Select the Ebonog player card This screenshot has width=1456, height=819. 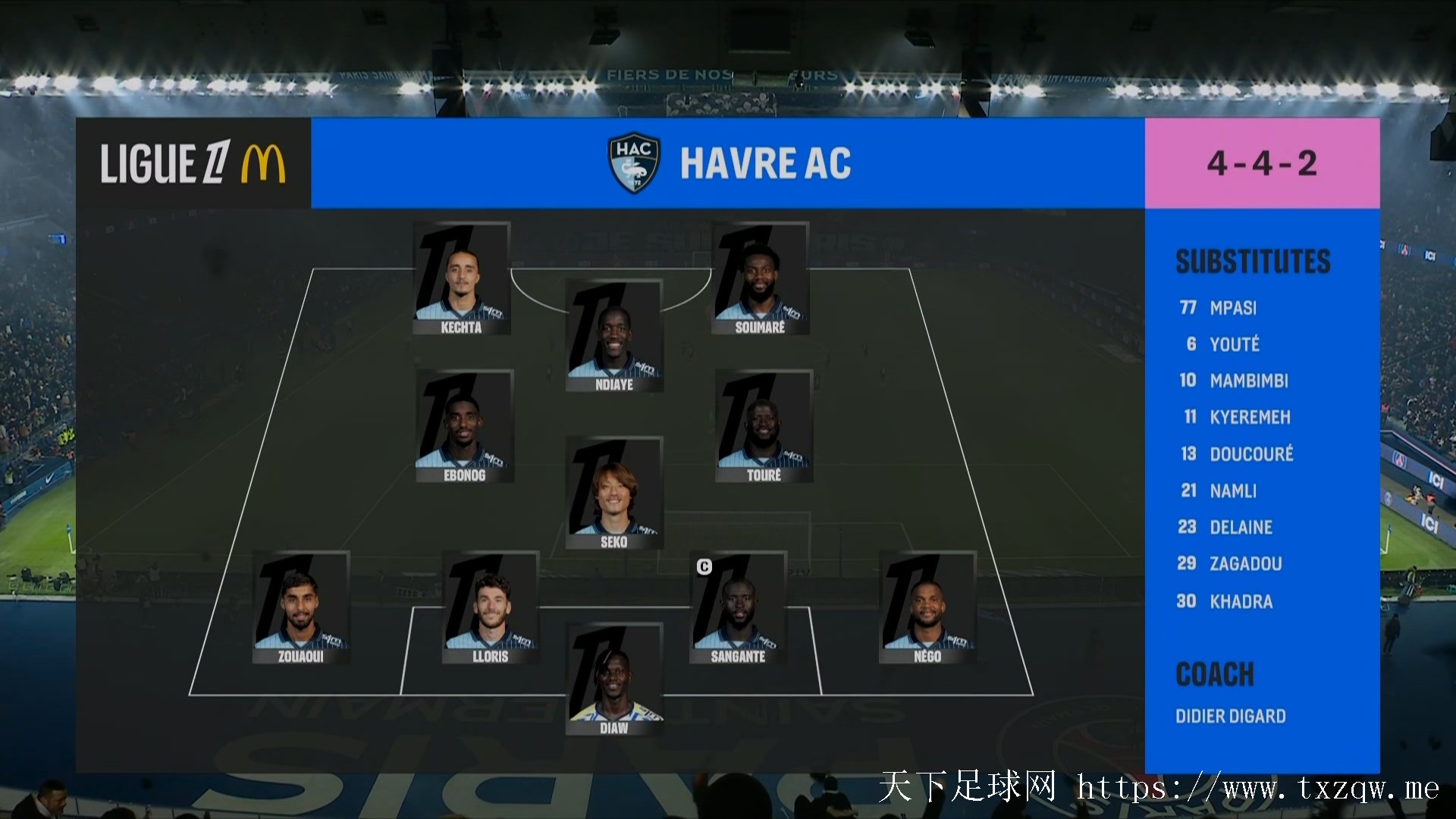[464, 426]
